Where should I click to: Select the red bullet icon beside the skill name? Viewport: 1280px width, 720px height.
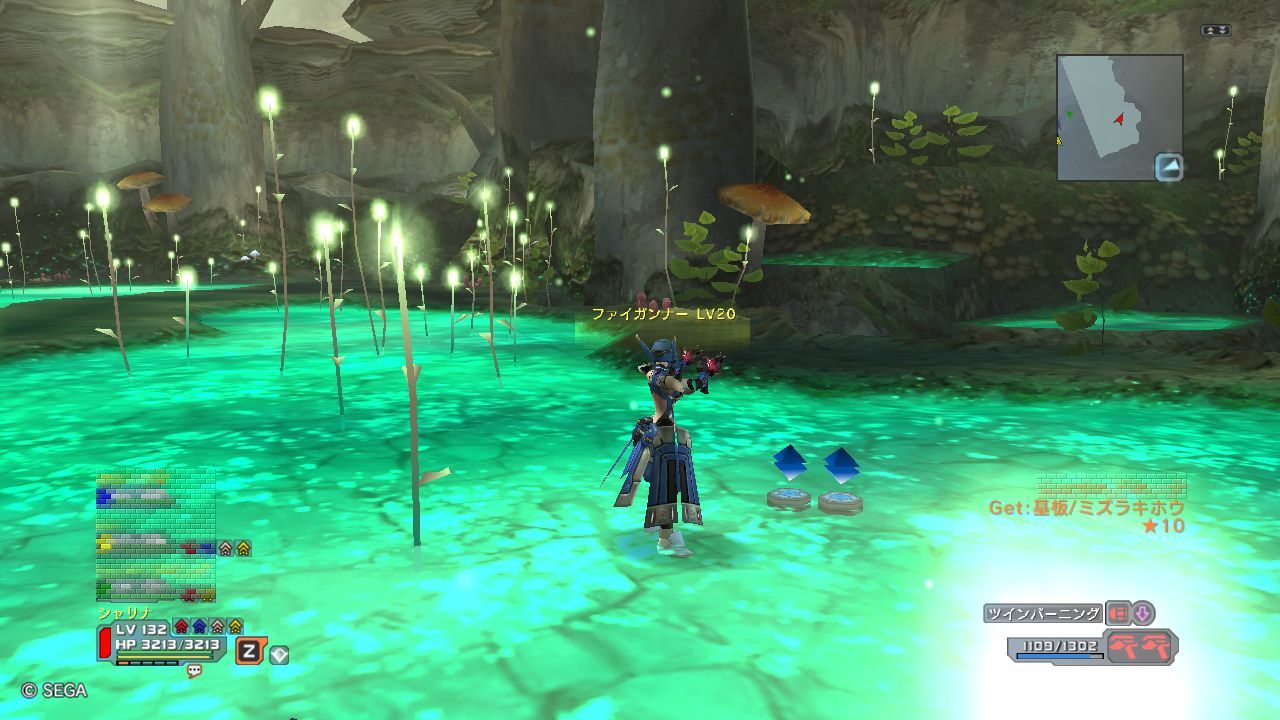click(x=1117, y=613)
